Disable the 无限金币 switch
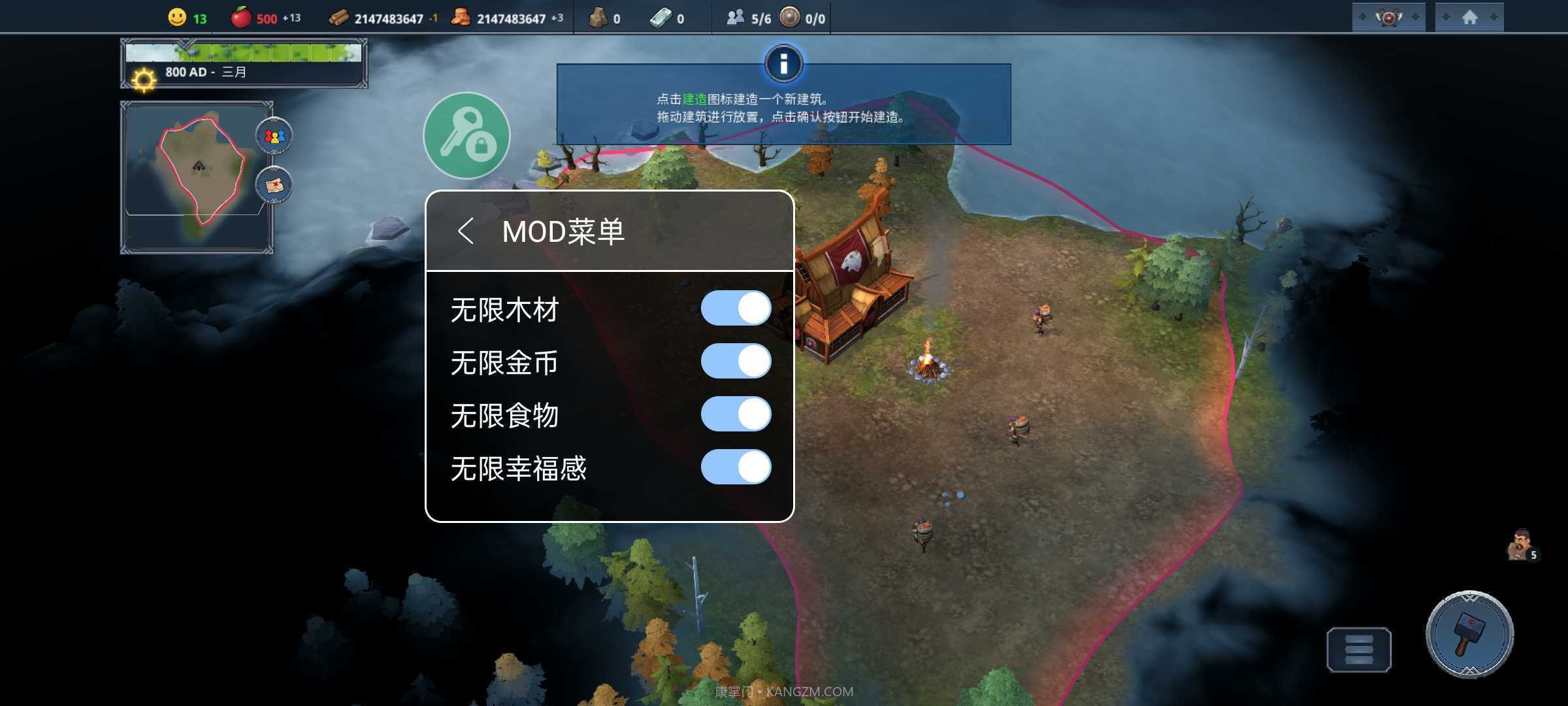Screen dimensions: 1568x706 coord(736,361)
